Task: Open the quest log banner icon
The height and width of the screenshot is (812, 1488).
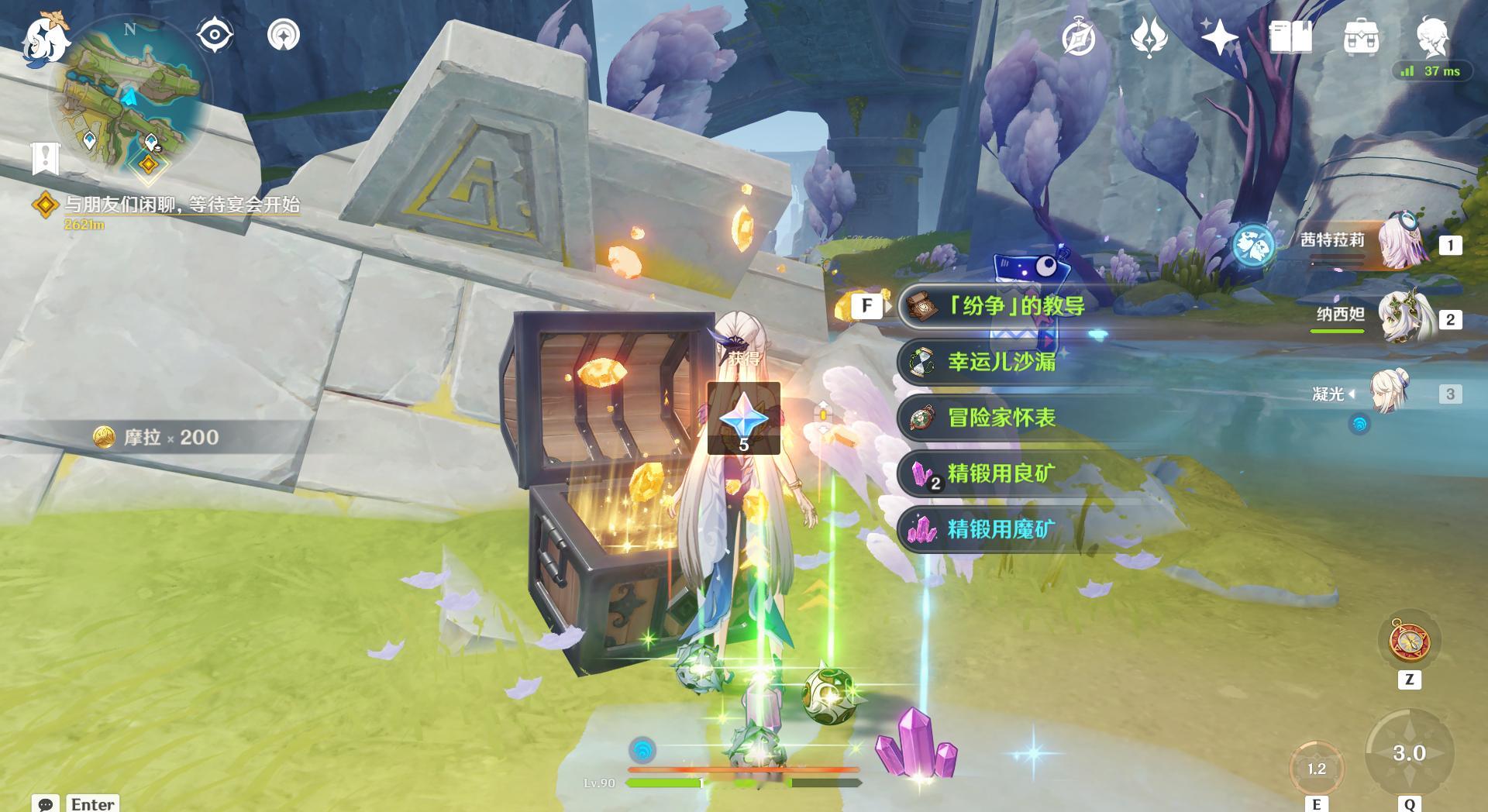Action: pyautogui.click(x=46, y=158)
